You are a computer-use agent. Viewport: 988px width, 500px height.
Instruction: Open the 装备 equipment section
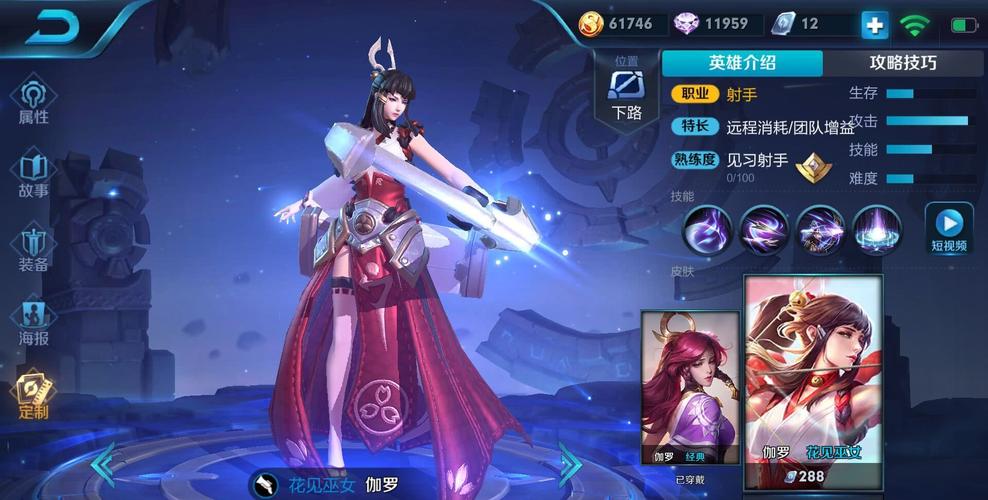click(x=33, y=249)
